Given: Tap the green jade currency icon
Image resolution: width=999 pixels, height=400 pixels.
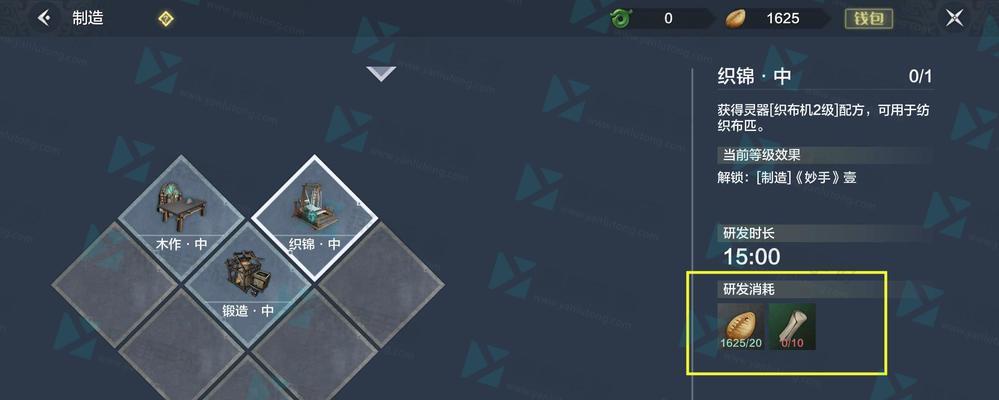Looking at the screenshot, I should [x=622, y=18].
